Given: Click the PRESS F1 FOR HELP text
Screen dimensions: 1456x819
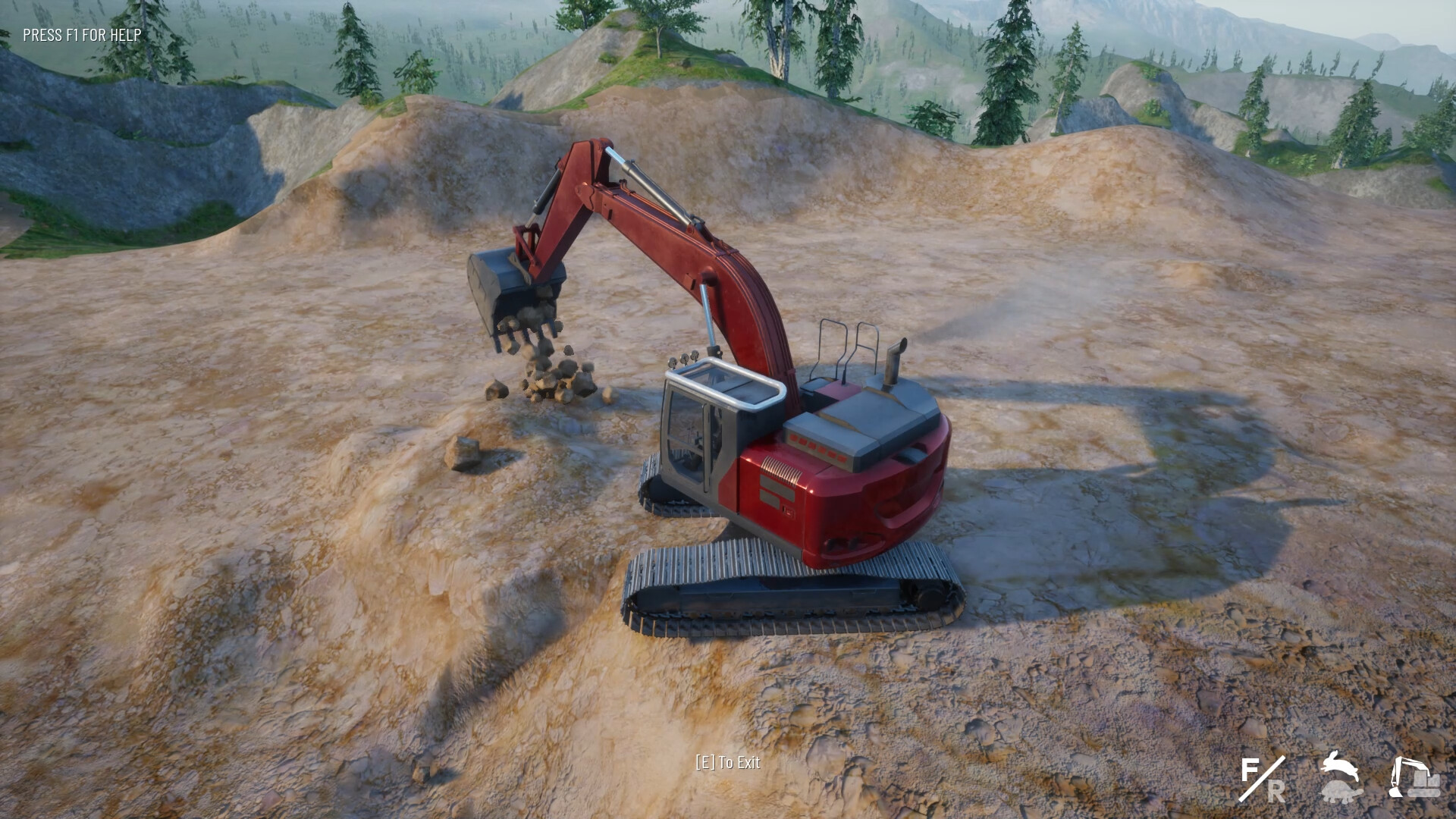Looking at the screenshot, I should pyautogui.click(x=81, y=34).
